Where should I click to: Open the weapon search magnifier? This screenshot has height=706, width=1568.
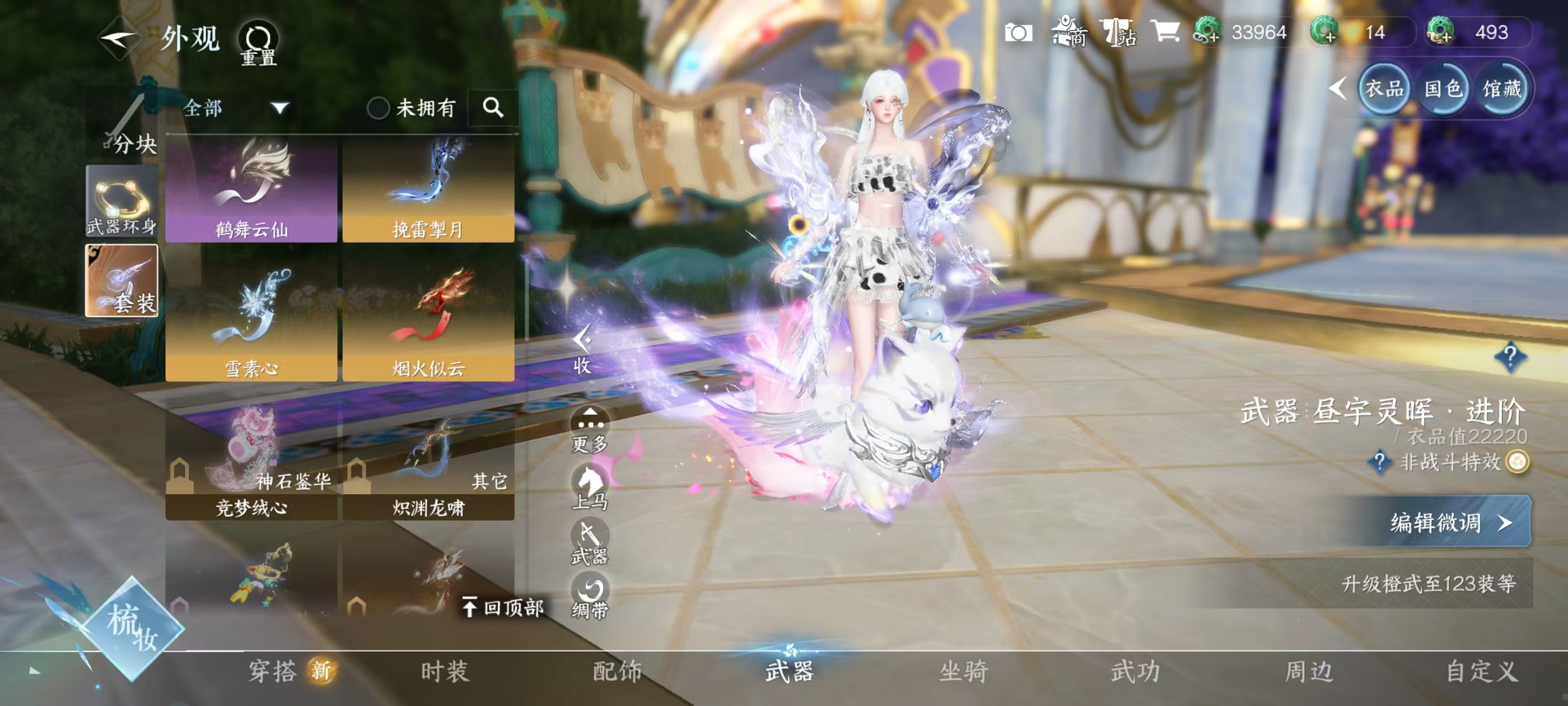point(493,108)
